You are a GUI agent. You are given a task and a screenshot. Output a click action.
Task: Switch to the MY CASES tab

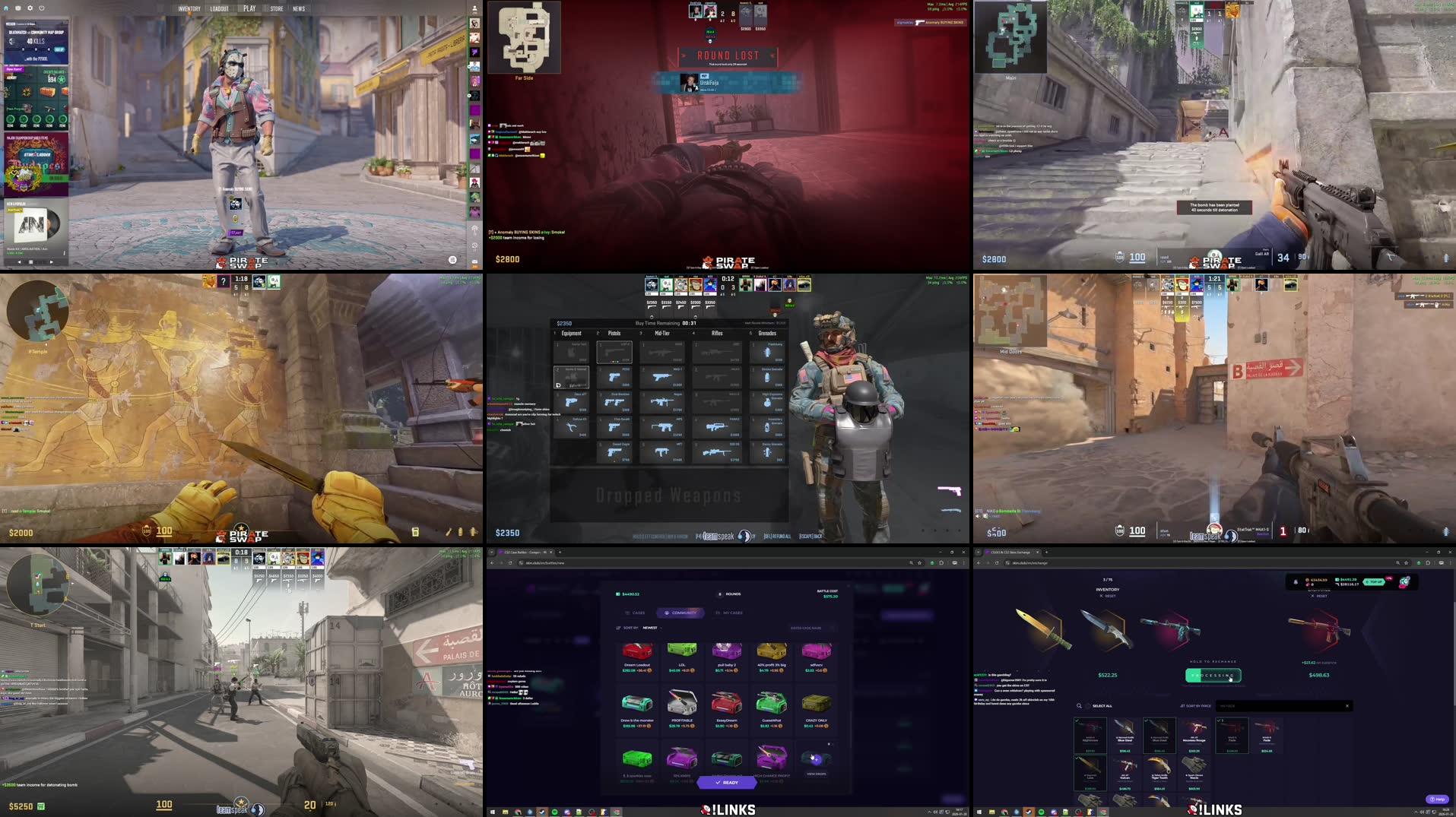click(732, 613)
